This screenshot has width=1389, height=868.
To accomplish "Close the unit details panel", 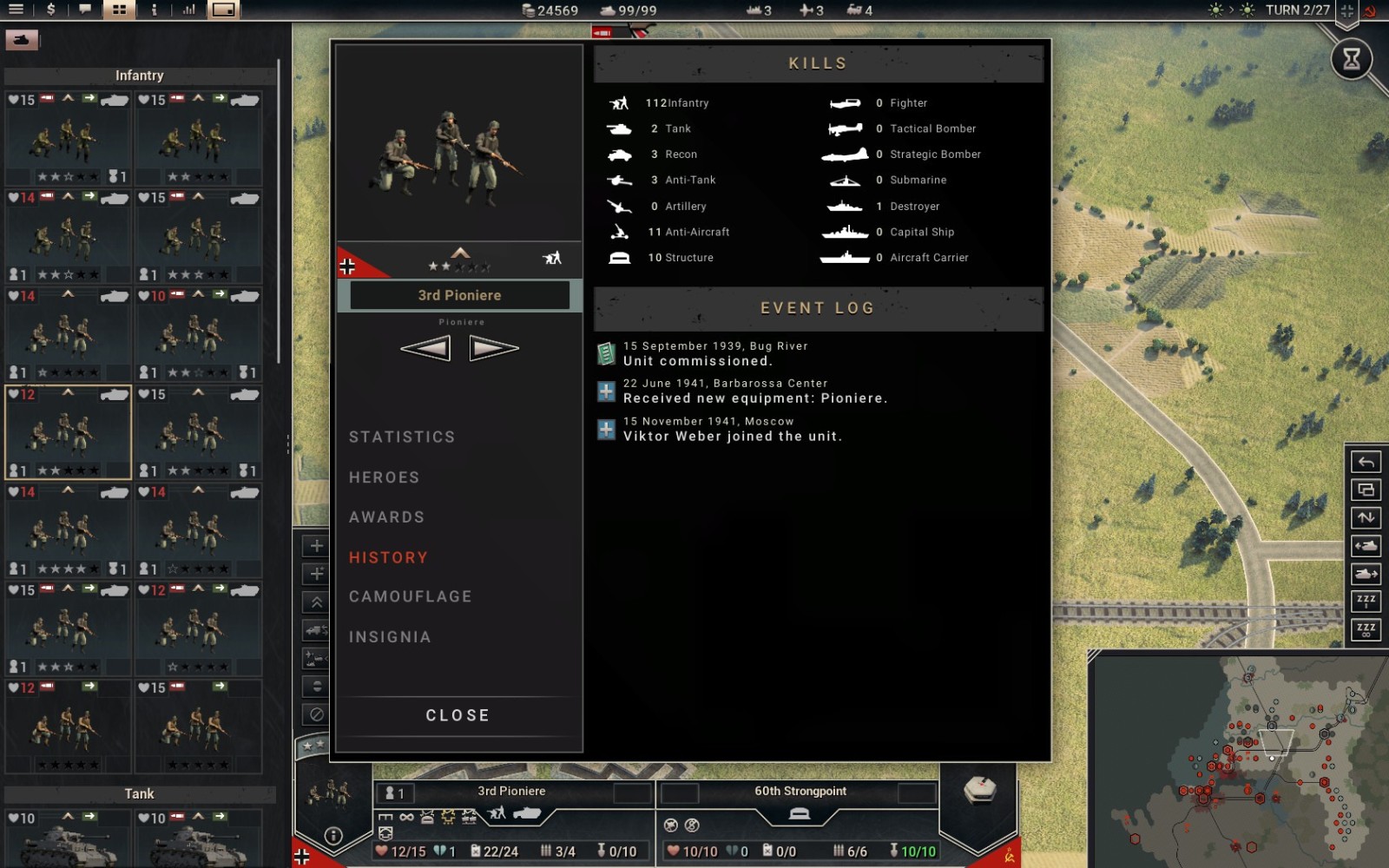I will click(458, 715).
